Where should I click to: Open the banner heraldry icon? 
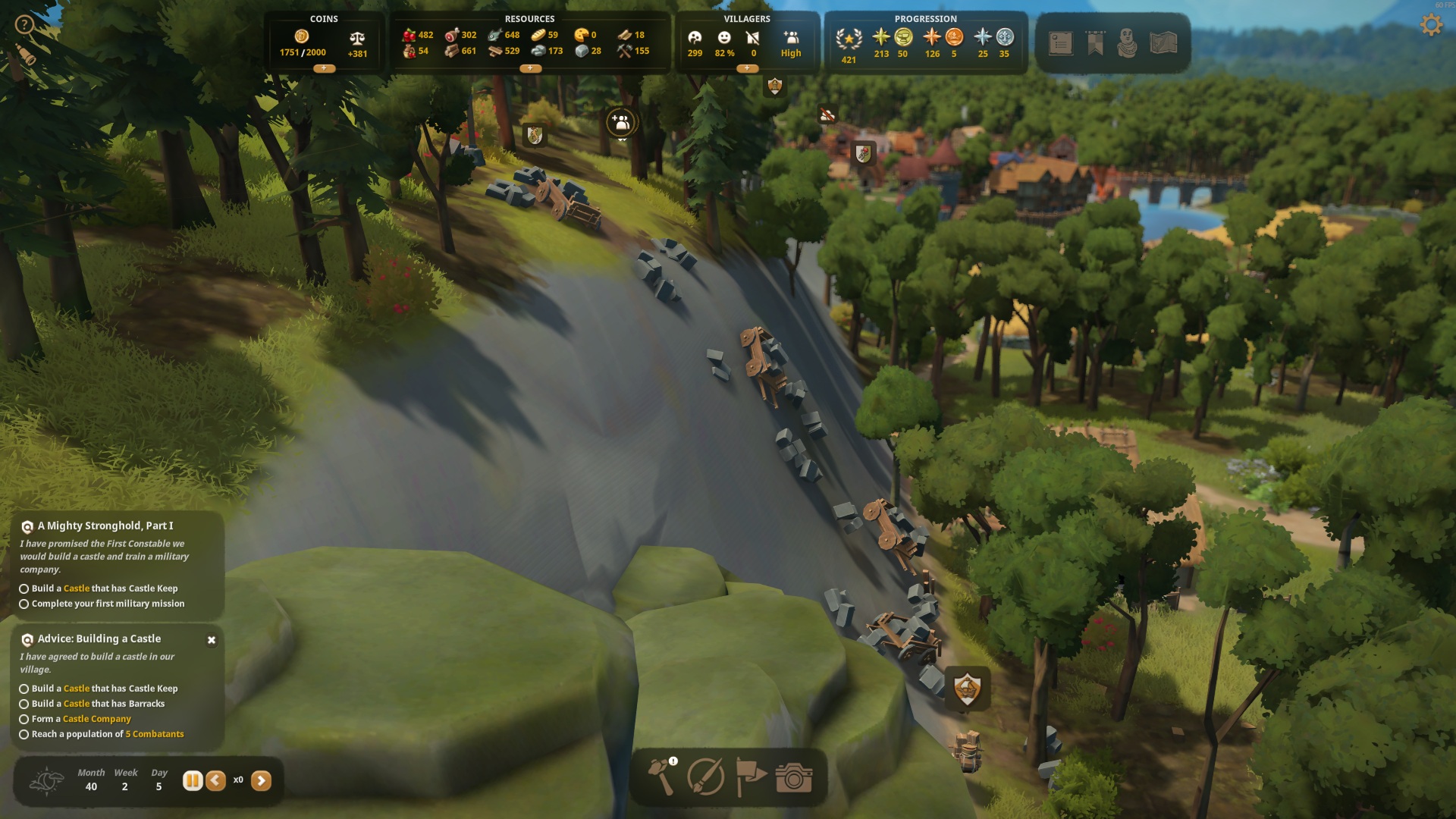(x=1095, y=43)
